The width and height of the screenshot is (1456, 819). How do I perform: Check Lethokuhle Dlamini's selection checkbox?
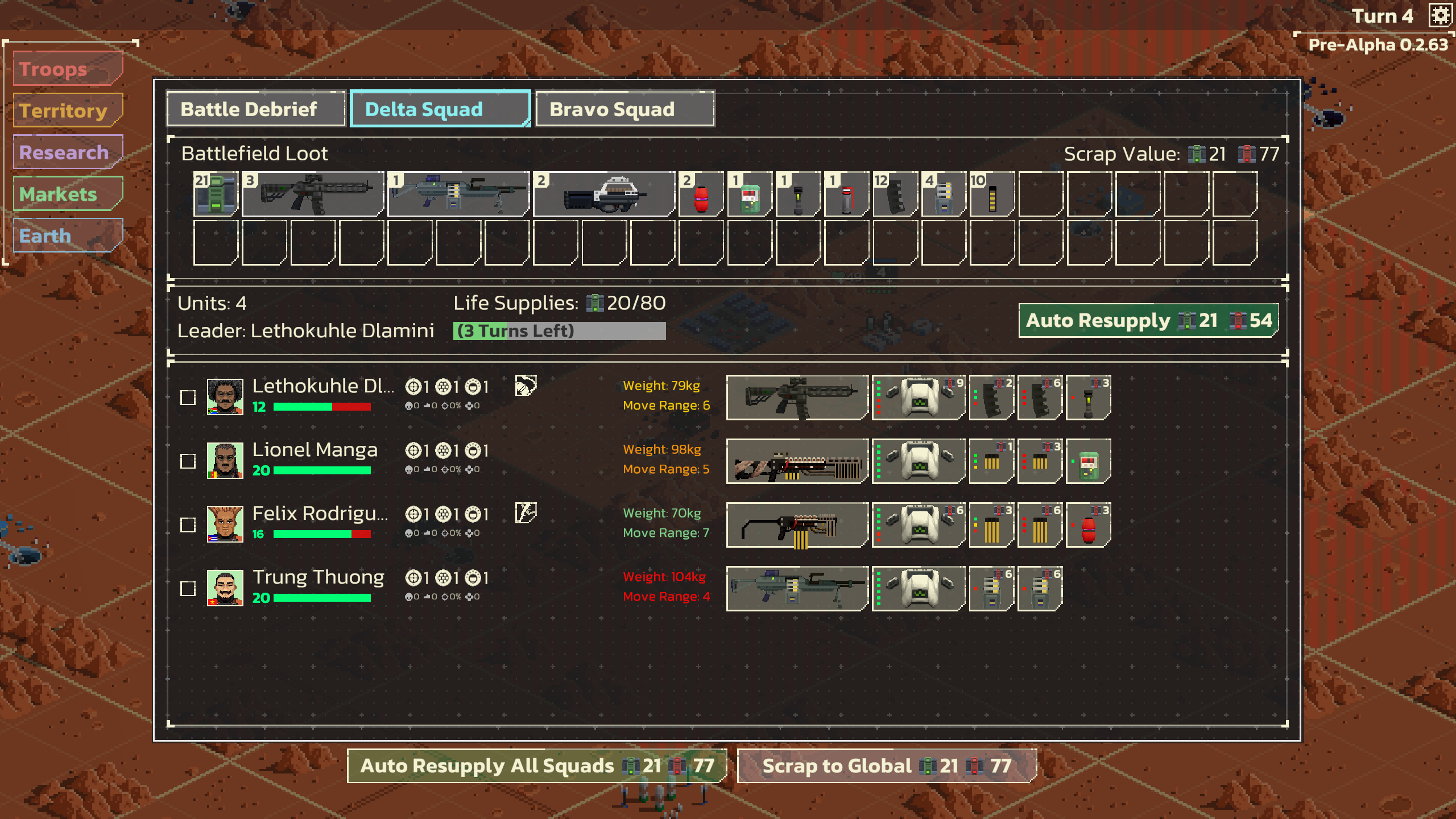tap(187, 398)
